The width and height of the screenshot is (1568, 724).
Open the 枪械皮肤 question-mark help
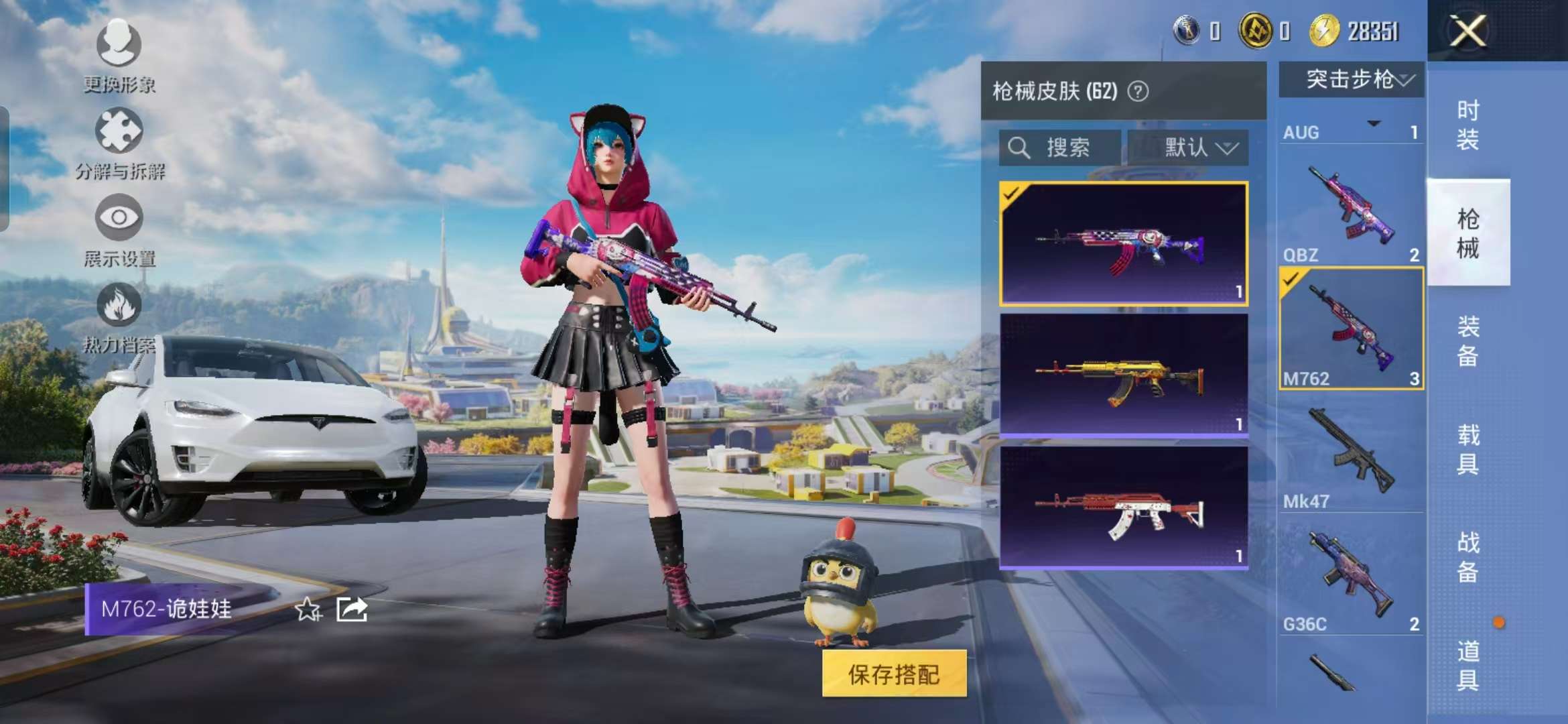[x=1138, y=91]
